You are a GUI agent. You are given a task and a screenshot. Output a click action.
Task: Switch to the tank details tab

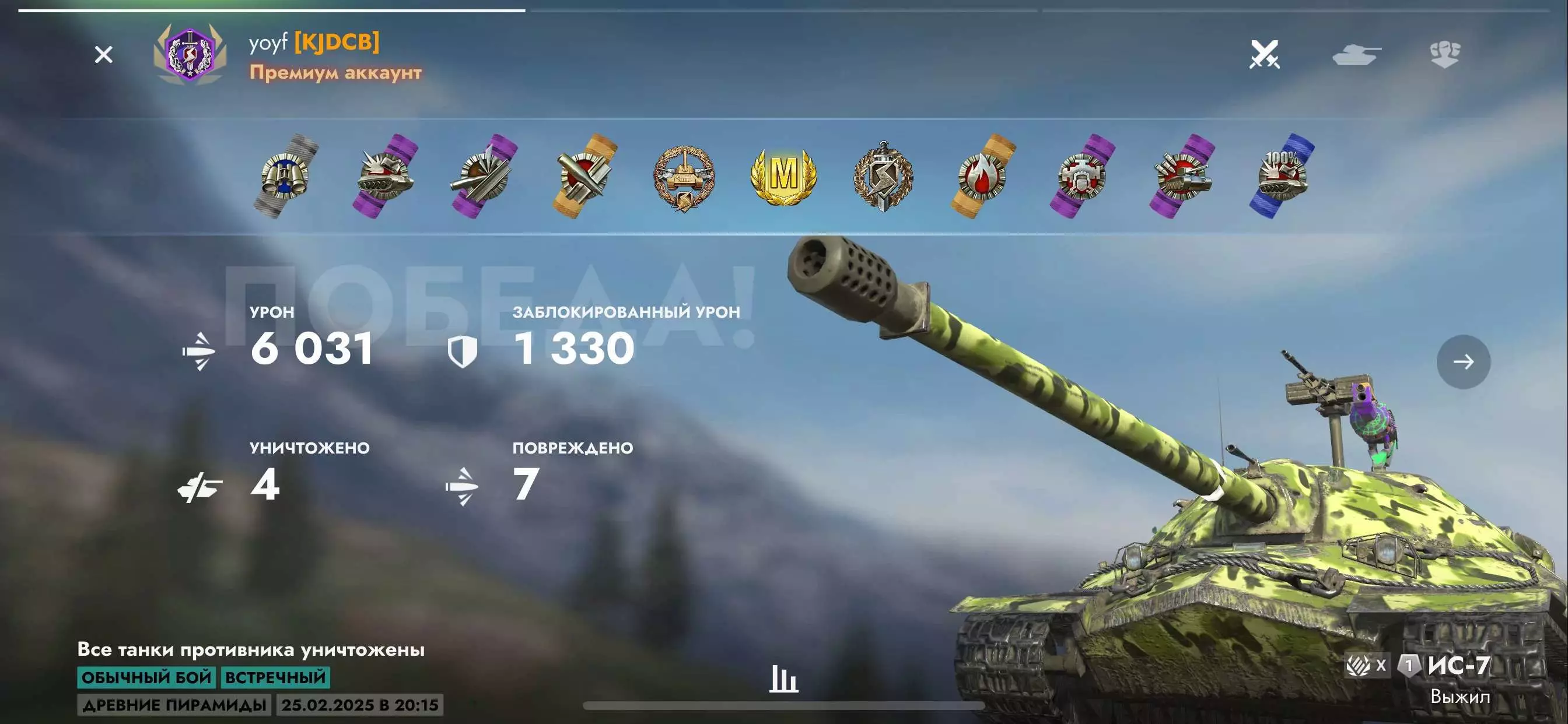(1356, 55)
